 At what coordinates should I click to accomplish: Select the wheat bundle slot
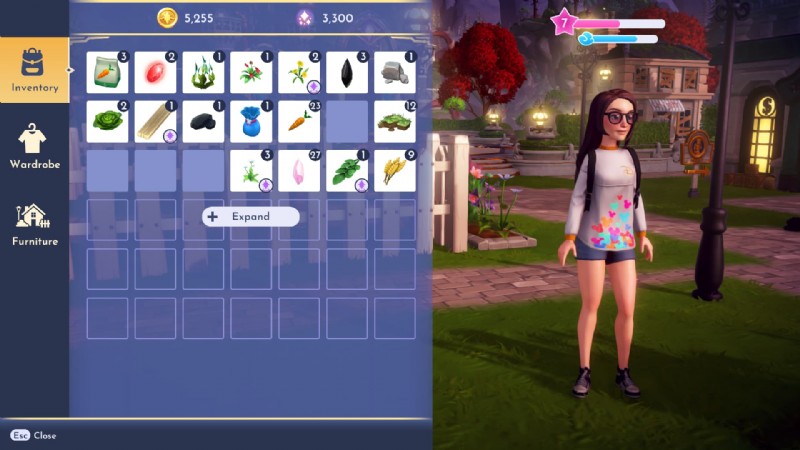(x=395, y=170)
